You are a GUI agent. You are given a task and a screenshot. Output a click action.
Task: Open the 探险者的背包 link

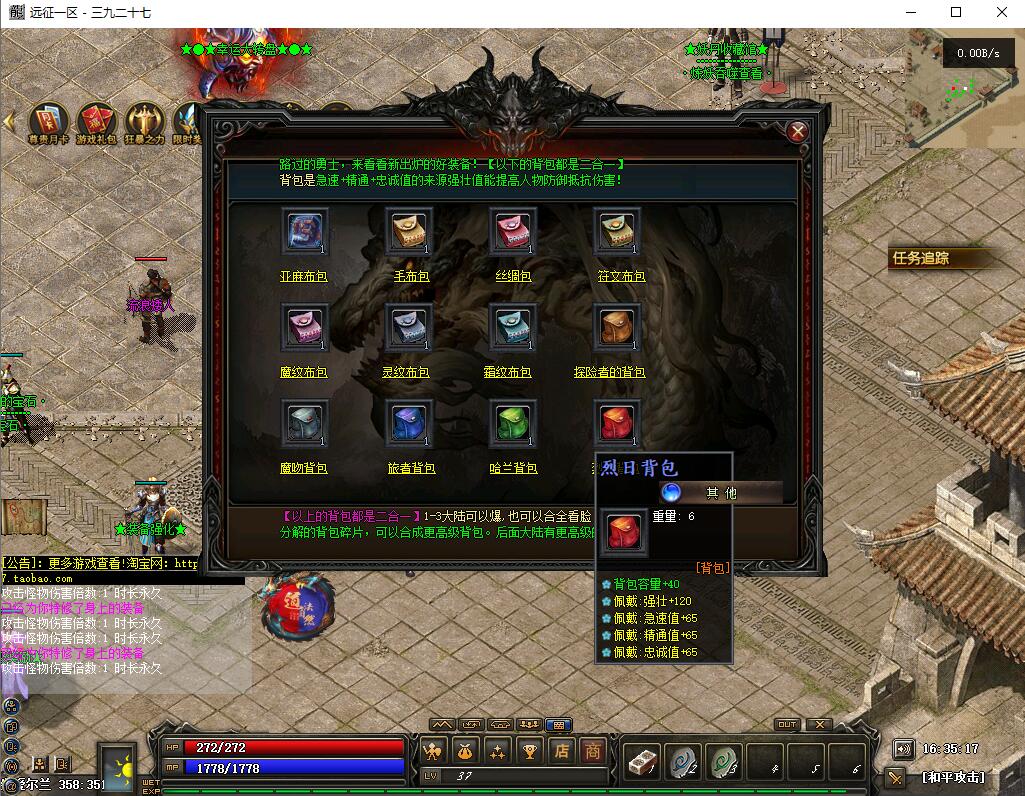609,372
